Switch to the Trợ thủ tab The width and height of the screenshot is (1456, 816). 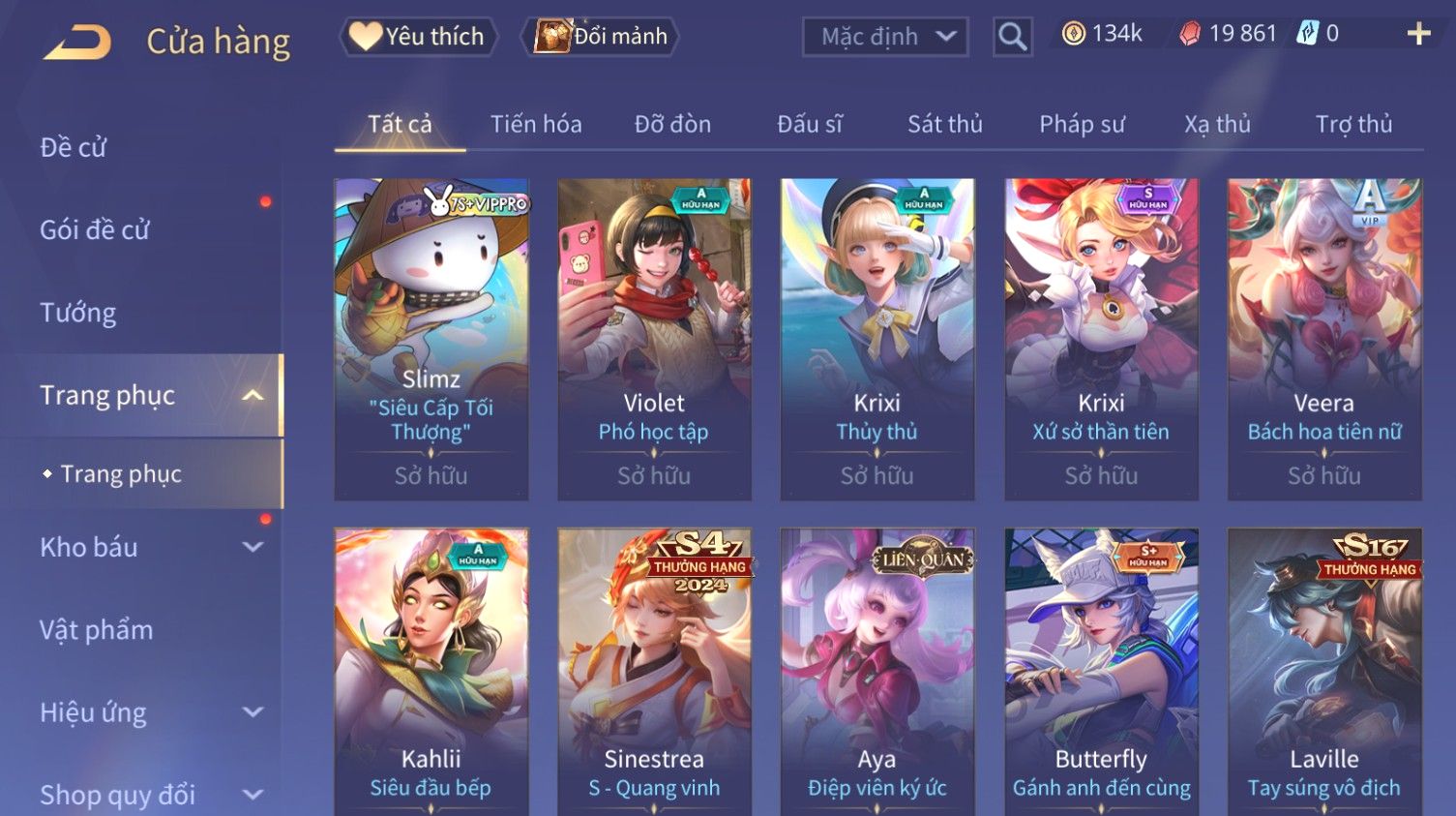[1352, 125]
